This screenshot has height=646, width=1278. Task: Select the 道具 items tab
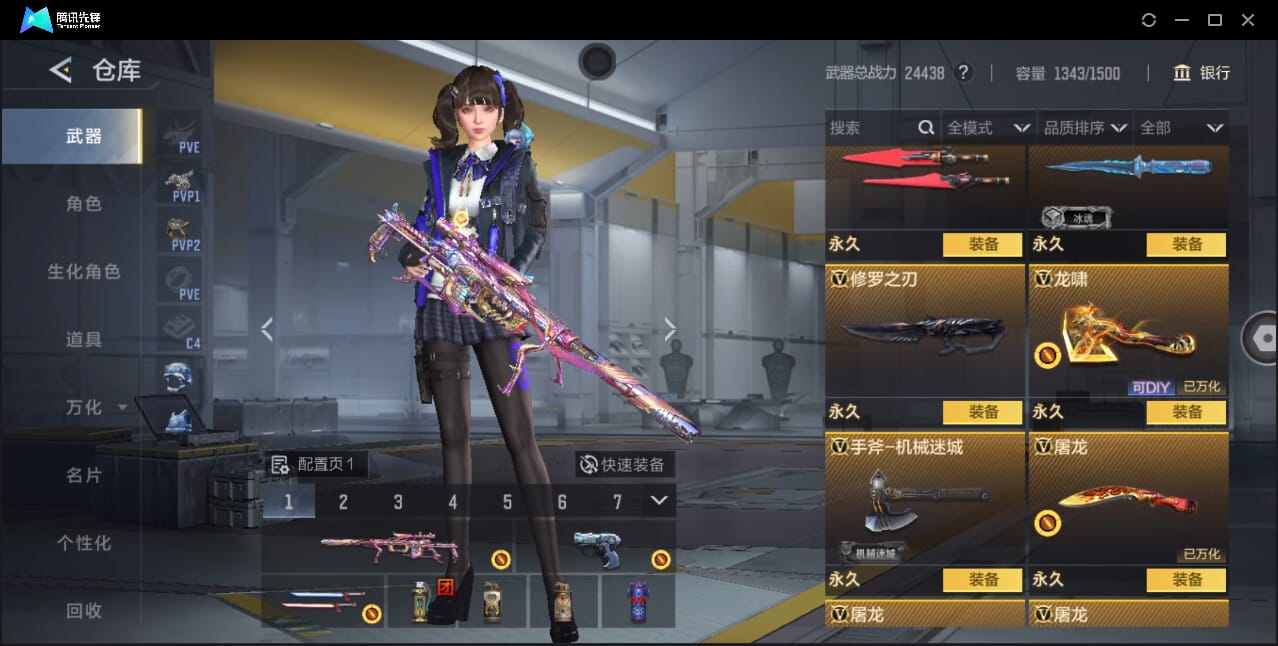coord(84,340)
